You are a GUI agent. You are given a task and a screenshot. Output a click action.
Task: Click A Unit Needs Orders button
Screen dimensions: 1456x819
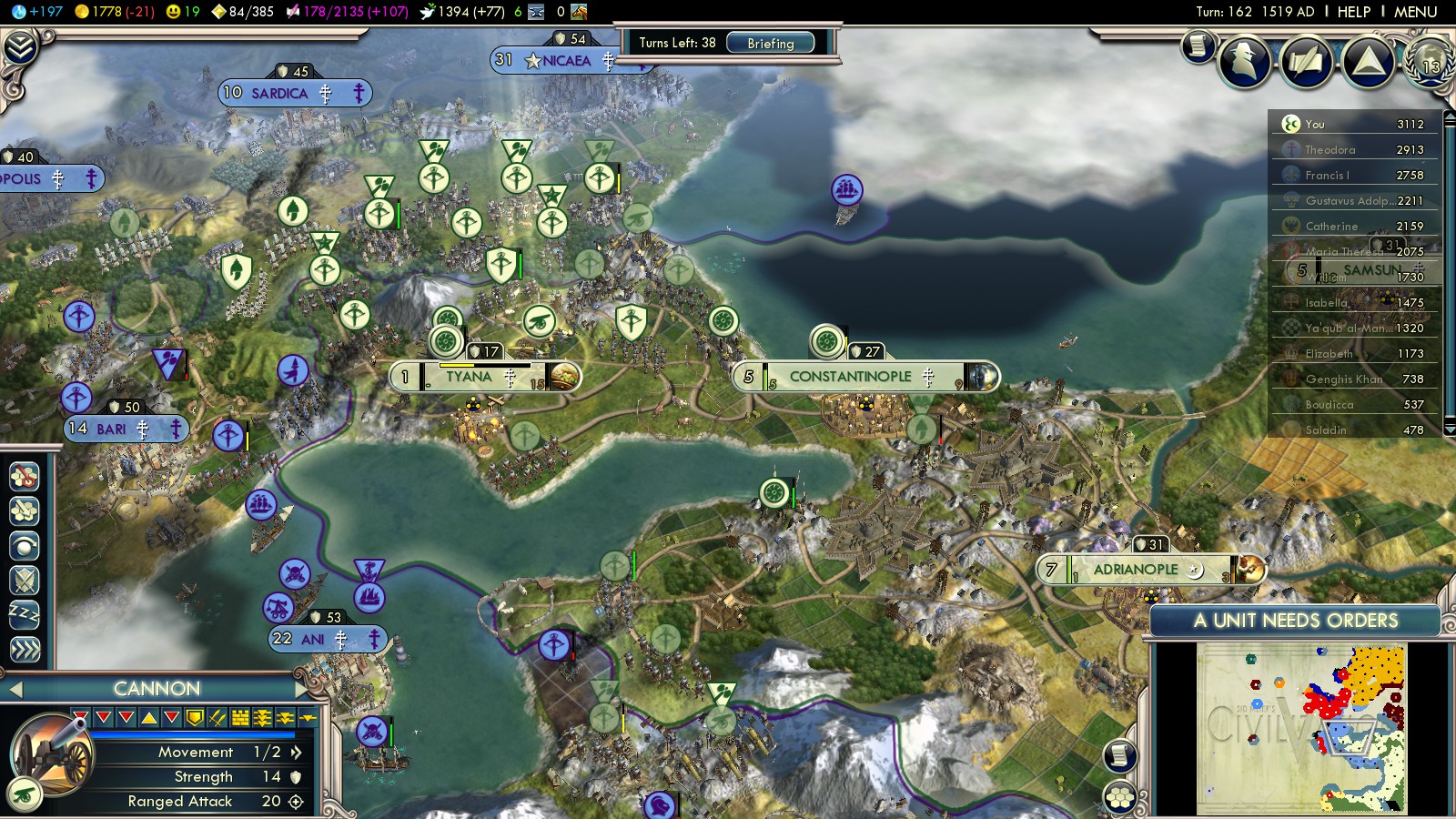pyautogui.click(x=1295, y=621)
